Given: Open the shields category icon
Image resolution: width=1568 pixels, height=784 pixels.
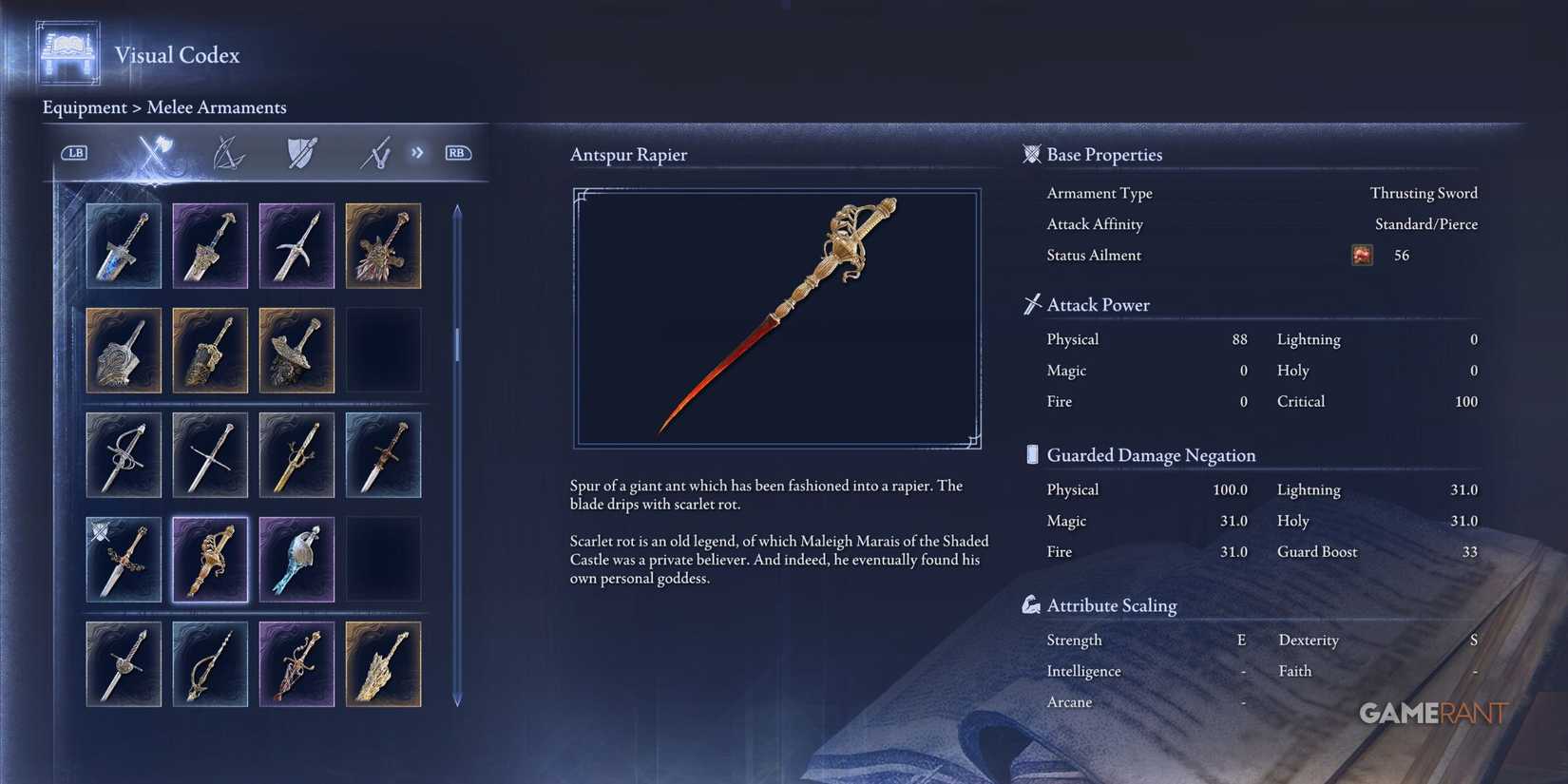Looking at the screenshot, I should pos(301,152).
